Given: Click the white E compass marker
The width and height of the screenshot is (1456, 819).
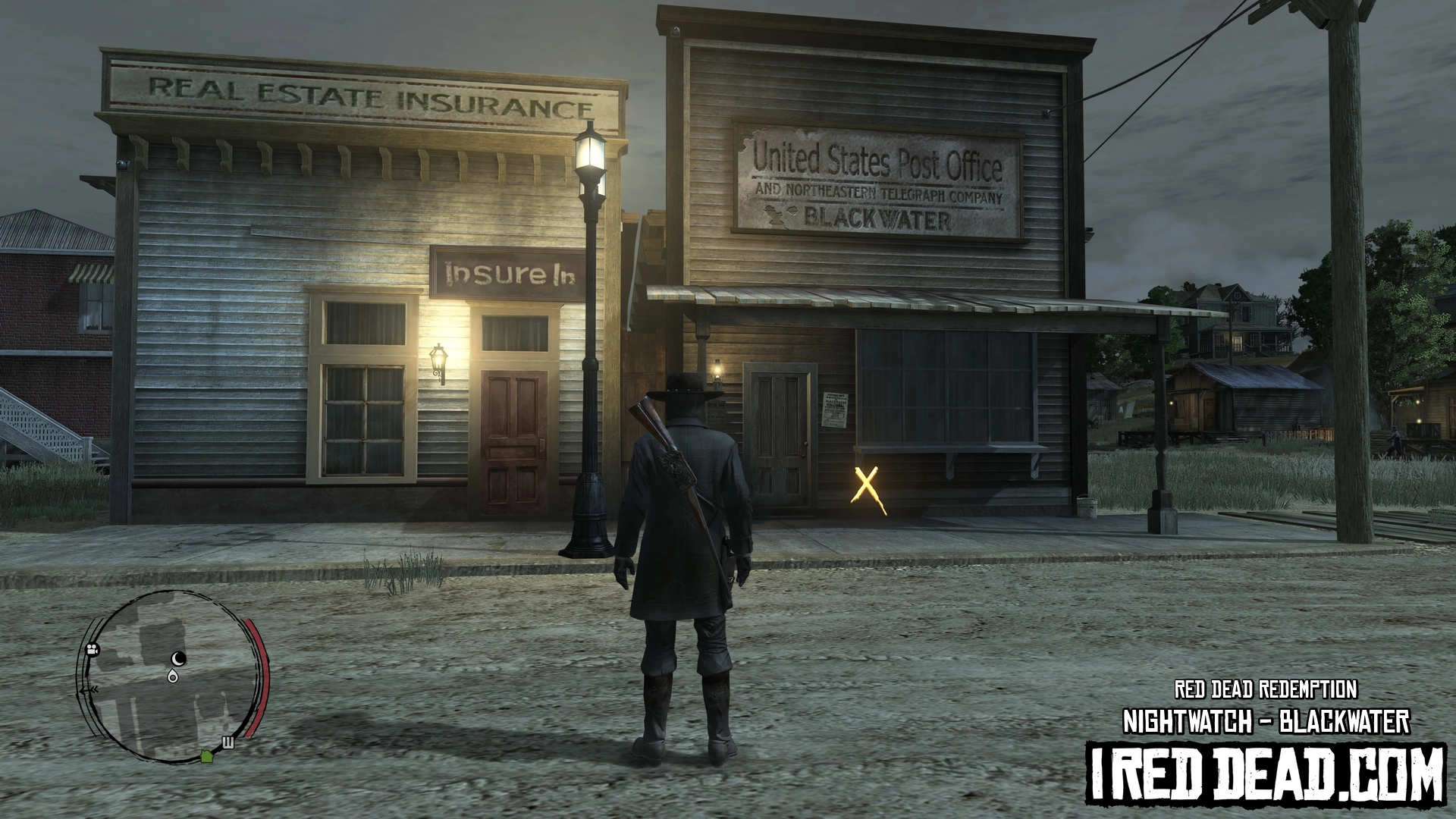Looking at the screenshot, I should pos(228,742).
